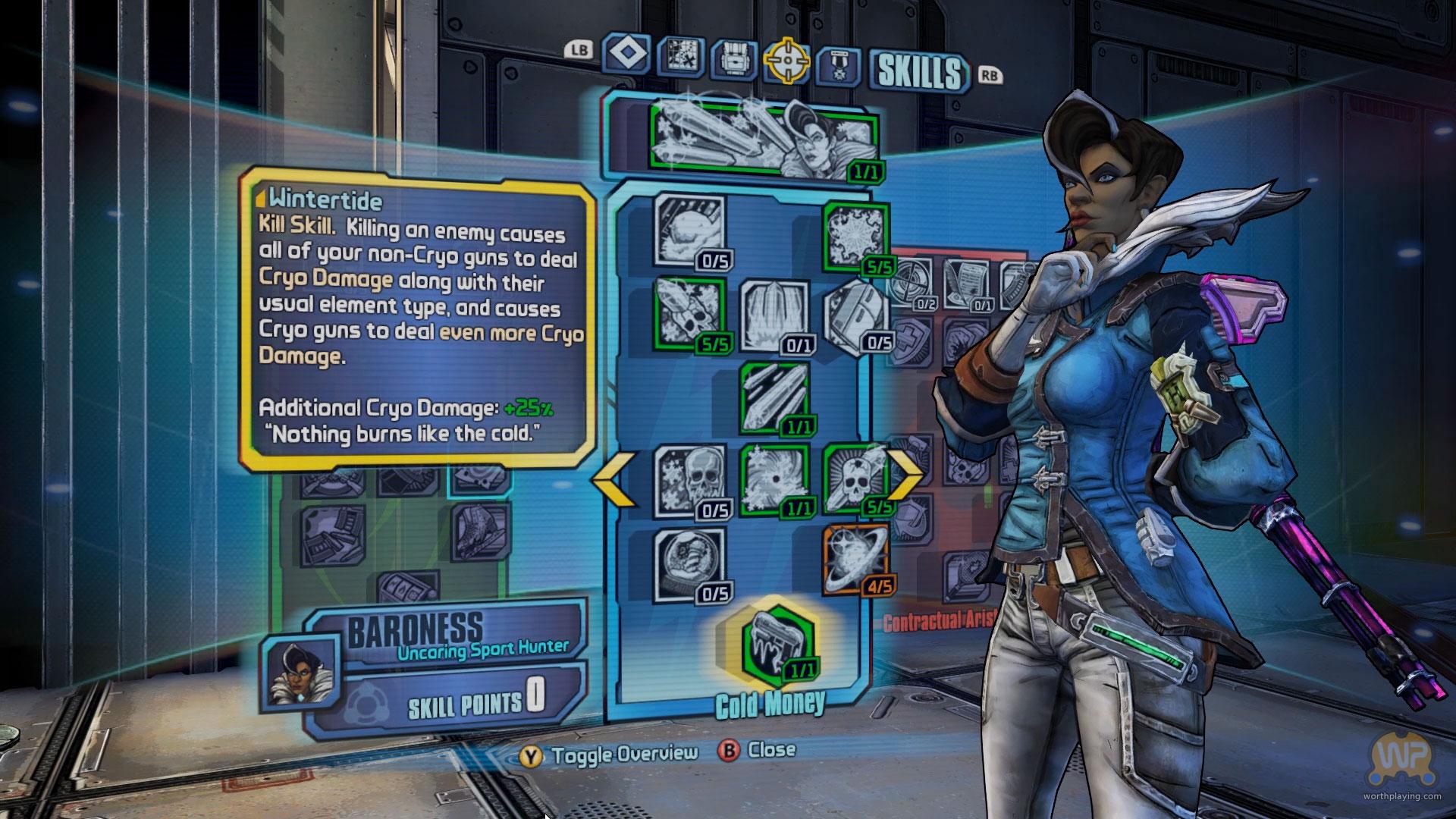The width and height of the screenshot is (1456, 819).
Task: Select the highlighted Wintertide capstone skill
Action: 777,646
